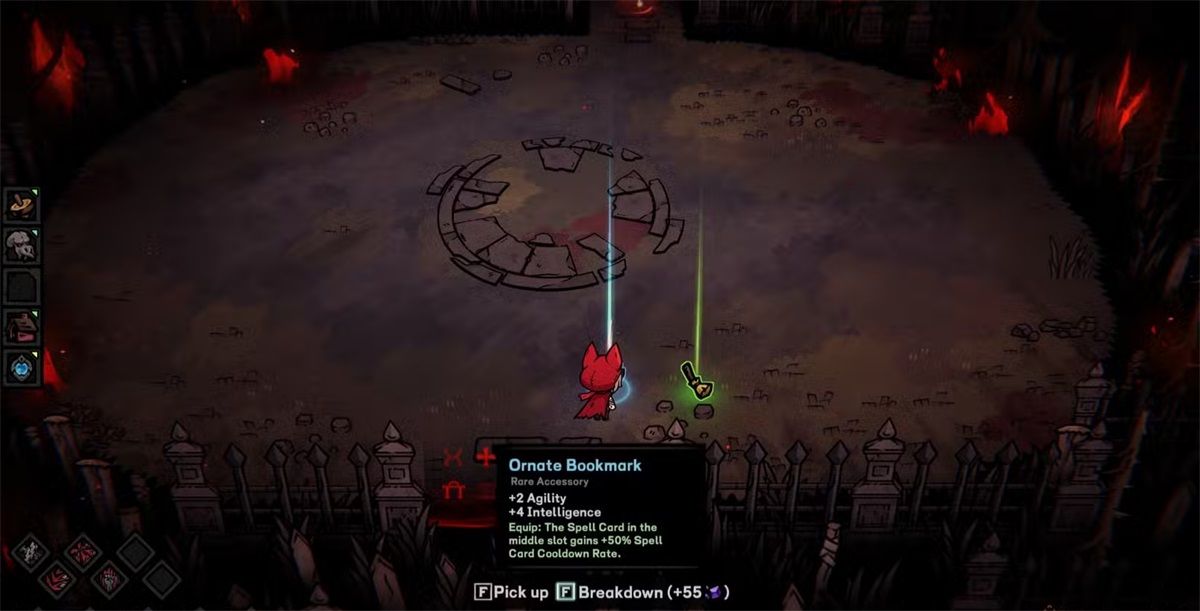The width and height of the screenshot is (1200, 611).
Task: Select the wizard hat equipment slot
Action: 21,204
